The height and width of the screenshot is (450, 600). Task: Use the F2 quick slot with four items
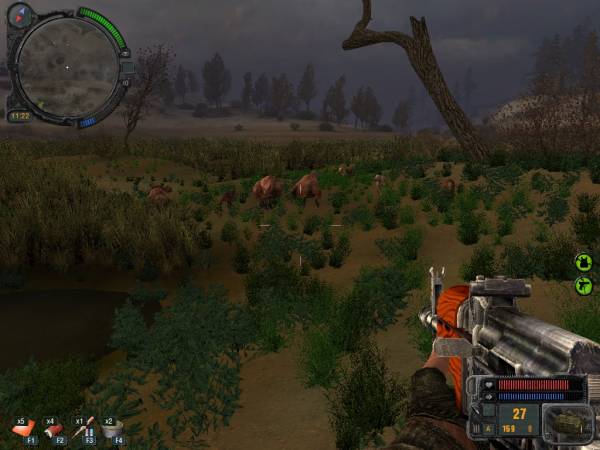(x=53, y=429)
